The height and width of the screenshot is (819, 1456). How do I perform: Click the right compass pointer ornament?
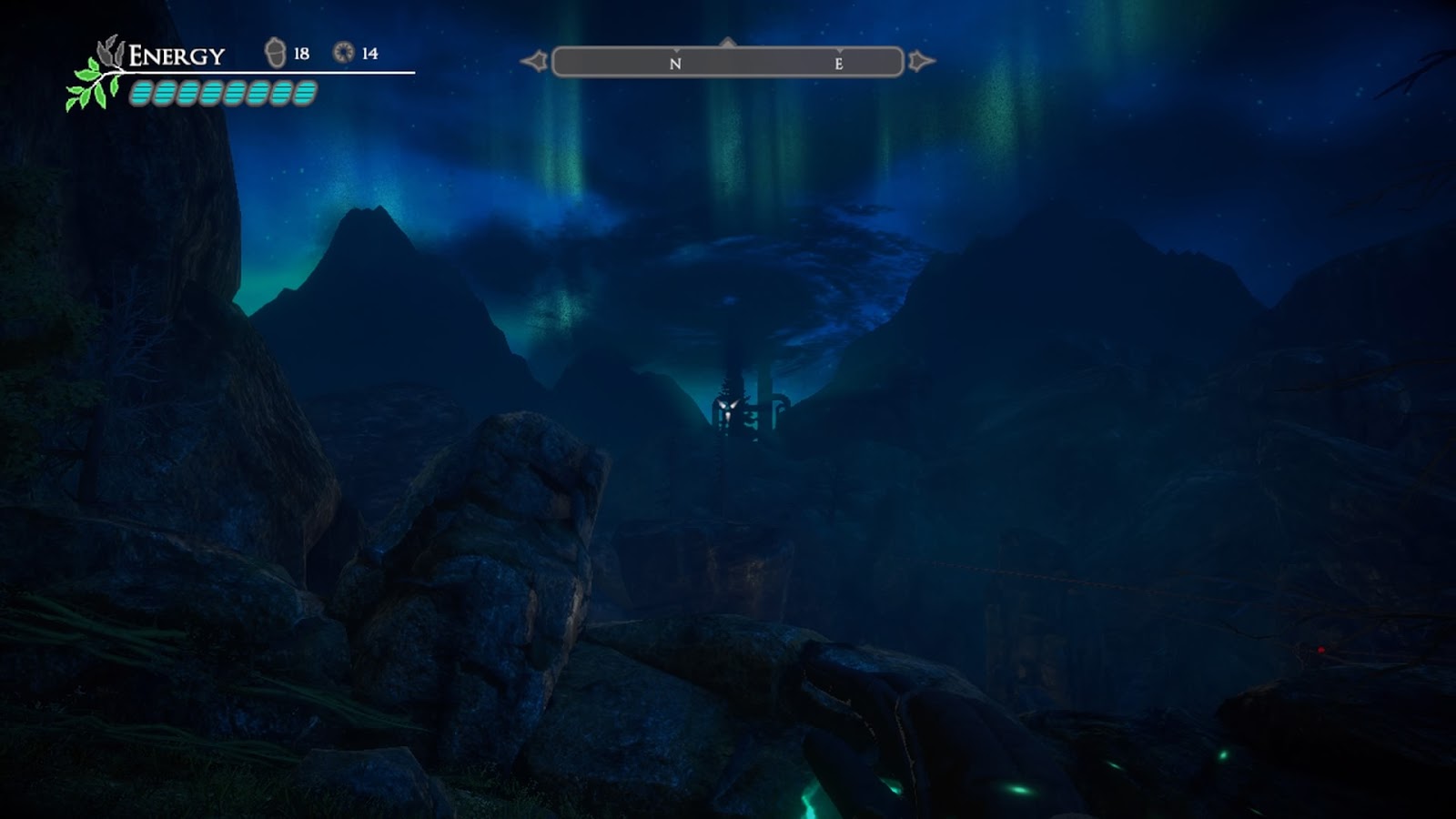tap(919, 60)
